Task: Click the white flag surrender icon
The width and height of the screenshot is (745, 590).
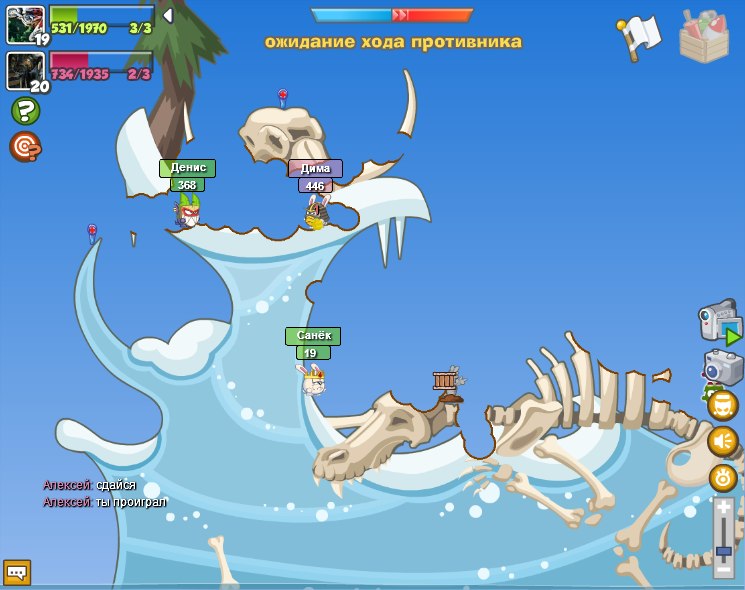Action: click(x=639, y=38)
